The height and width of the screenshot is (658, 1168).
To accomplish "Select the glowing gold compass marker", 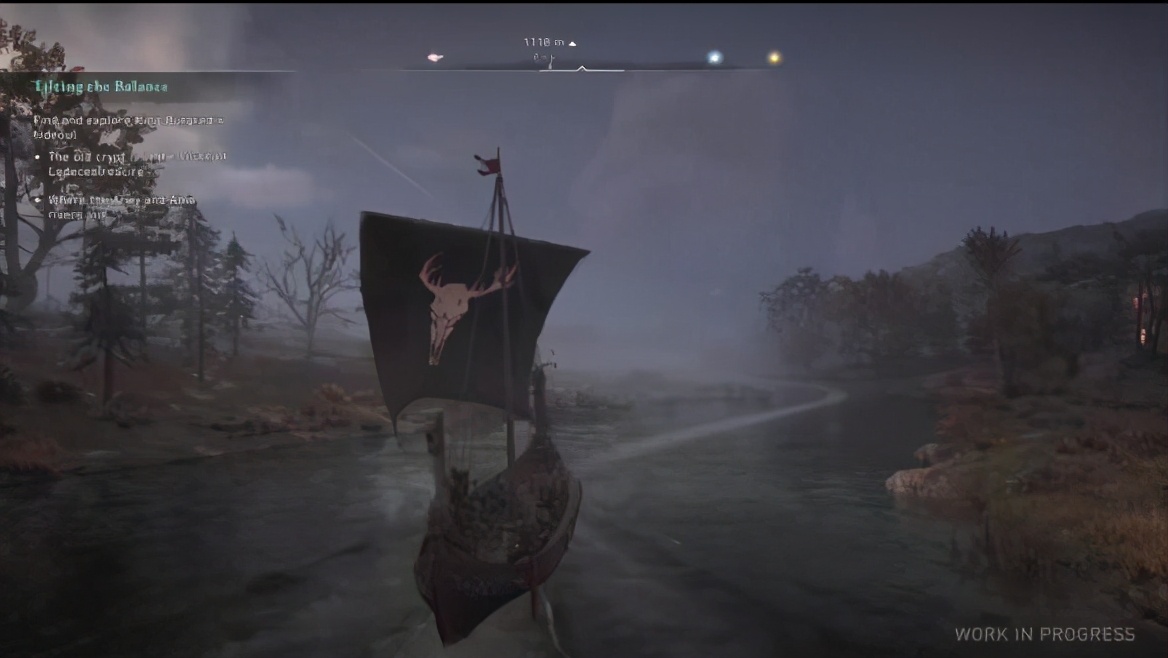I will (x=773, y=58).
